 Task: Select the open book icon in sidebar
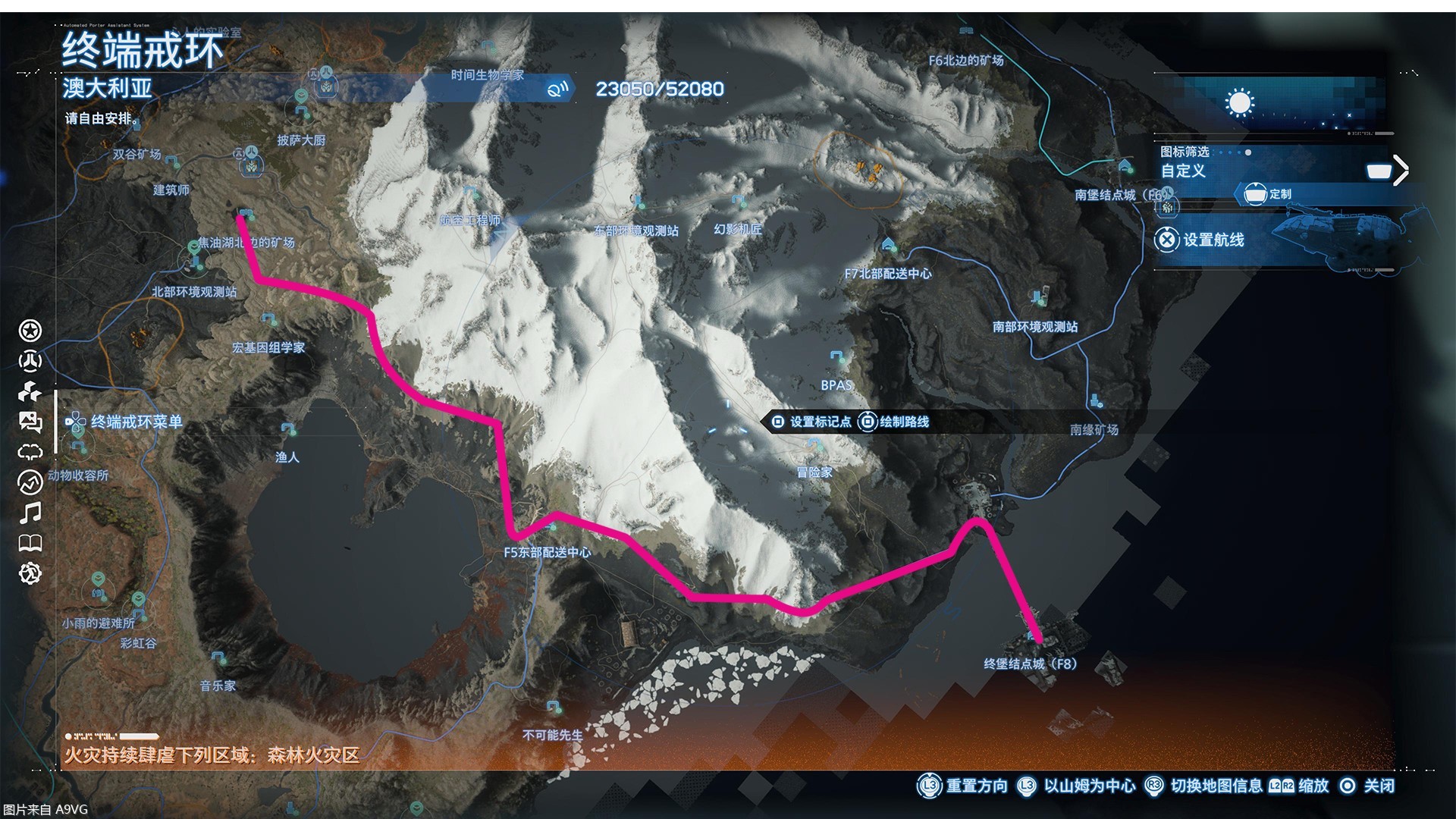(x=30, y=543)
